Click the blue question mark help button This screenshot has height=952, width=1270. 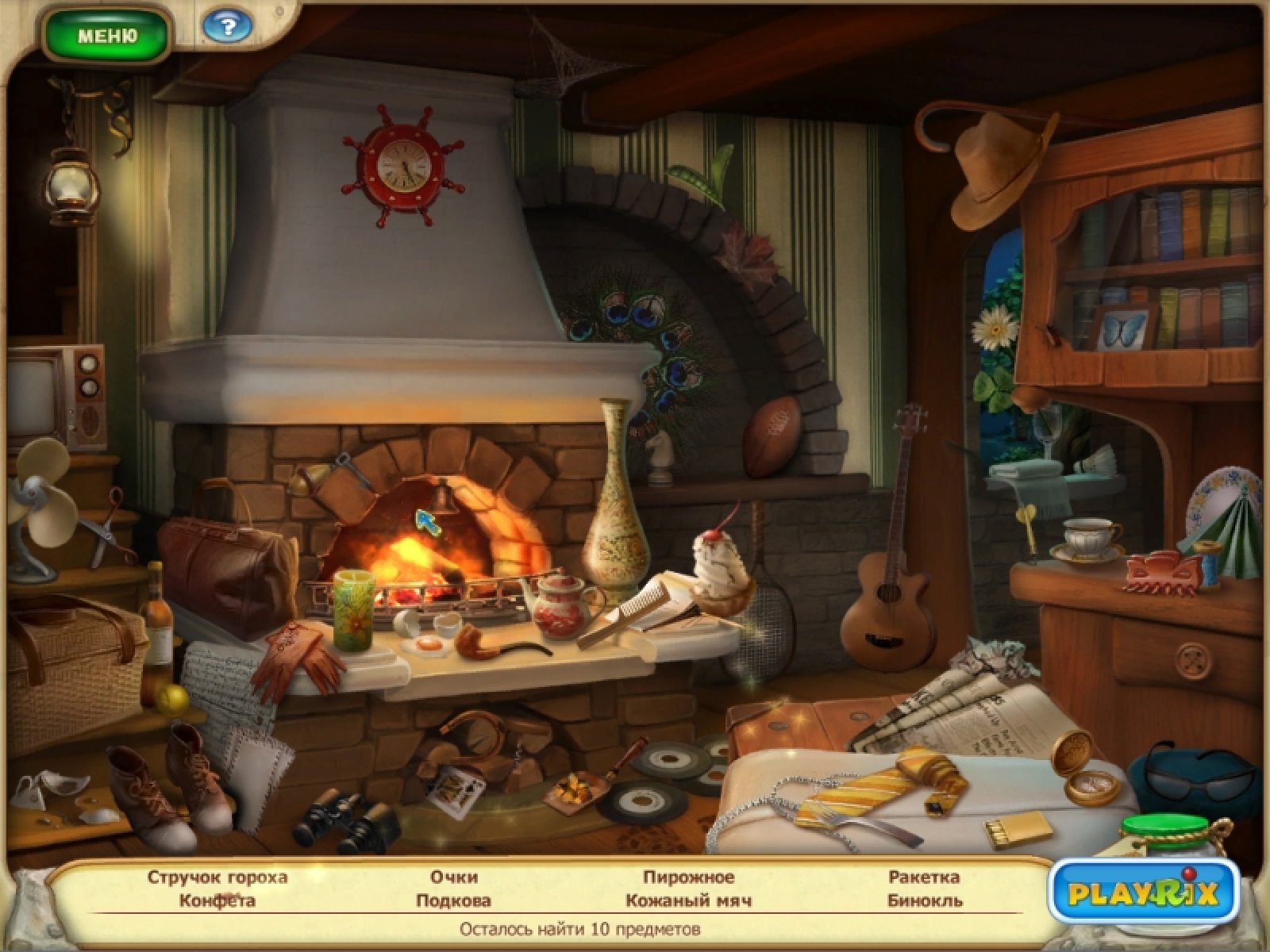click(x=228, y=29)
